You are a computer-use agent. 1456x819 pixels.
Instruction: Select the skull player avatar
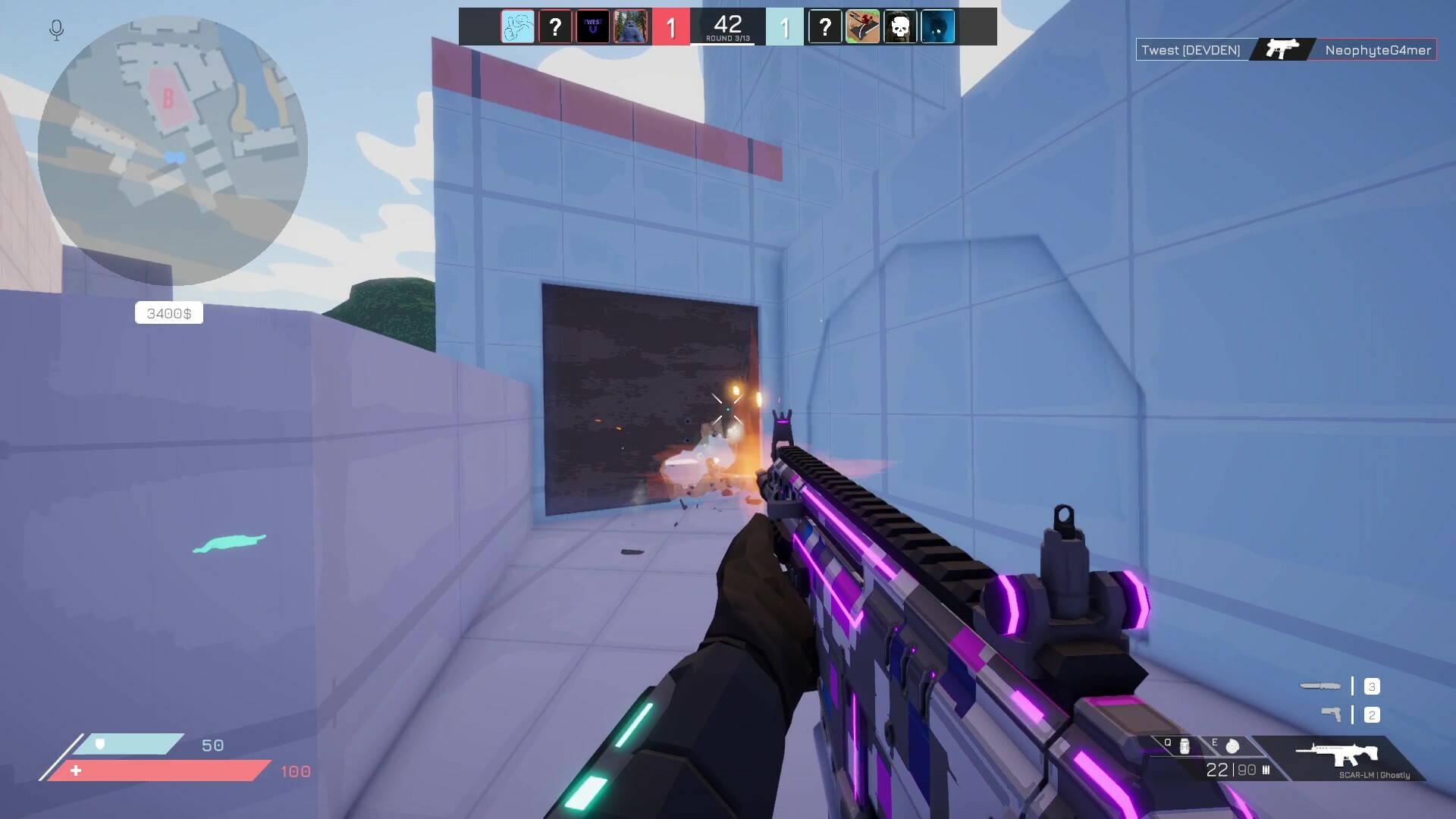tap(900, 27)
